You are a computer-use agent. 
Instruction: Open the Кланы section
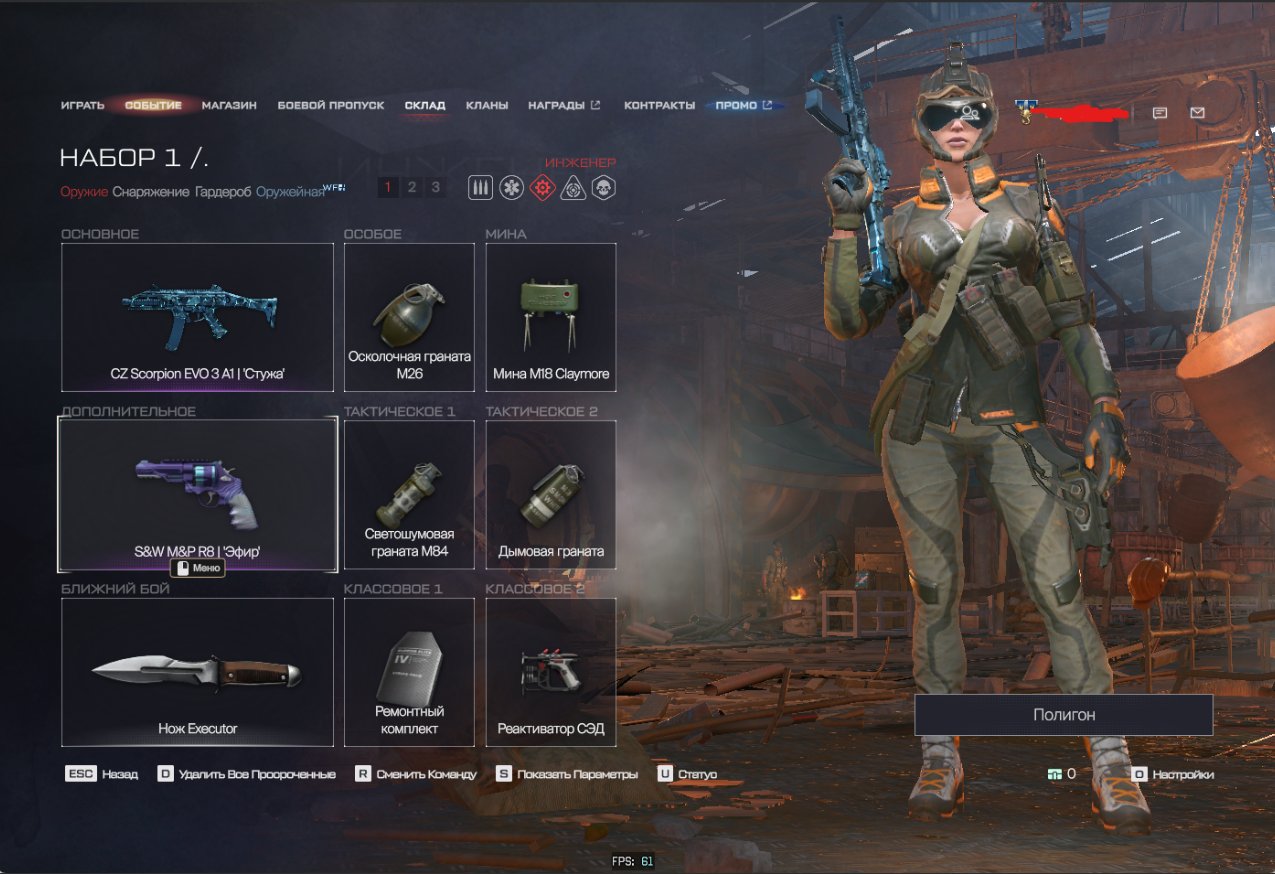(x=486, y=105)
